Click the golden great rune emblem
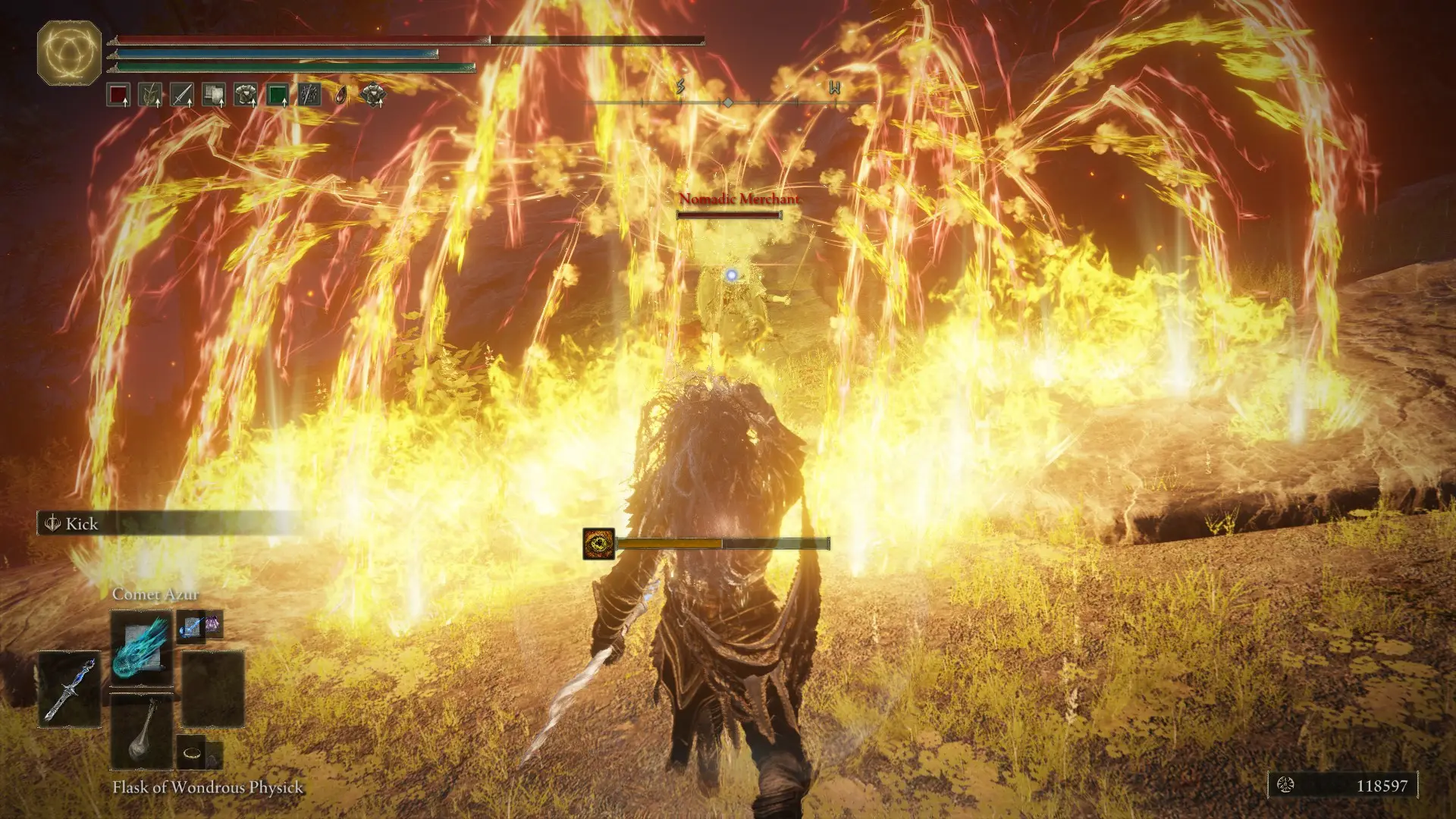Image resolution: width=1456 pixels, height=819 pixels. click(69, 52)
